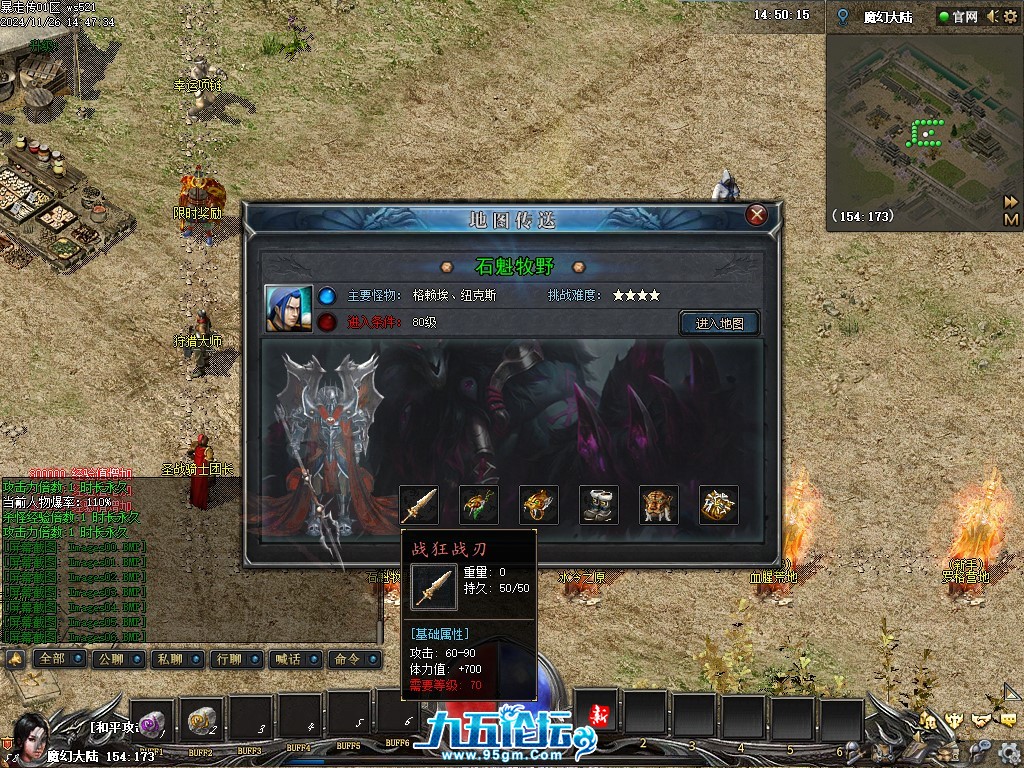Click the 进入地图 enter map button
This screenshot has height=768, width=1024.
pyautogui.click(x=719, y=323)
